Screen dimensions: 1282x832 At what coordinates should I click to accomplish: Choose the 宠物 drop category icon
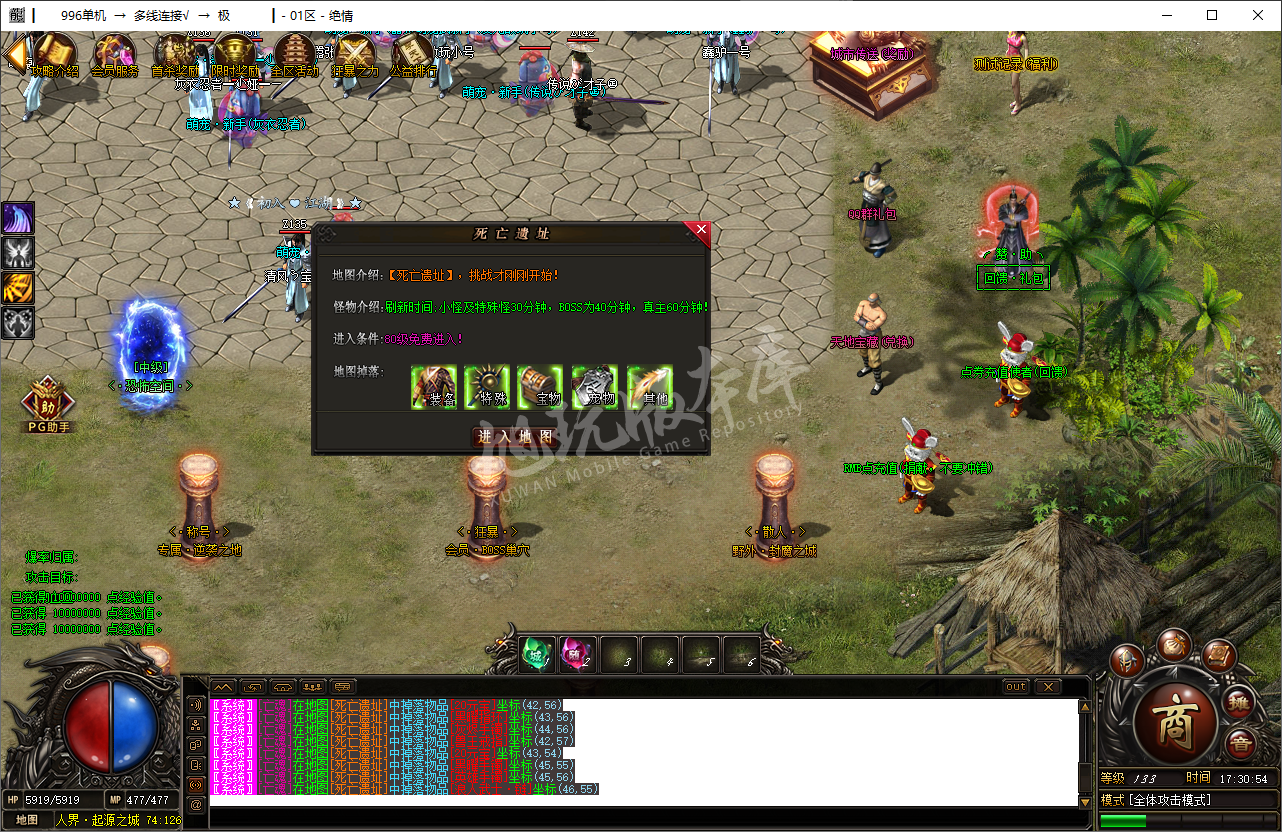coord(596,387)
